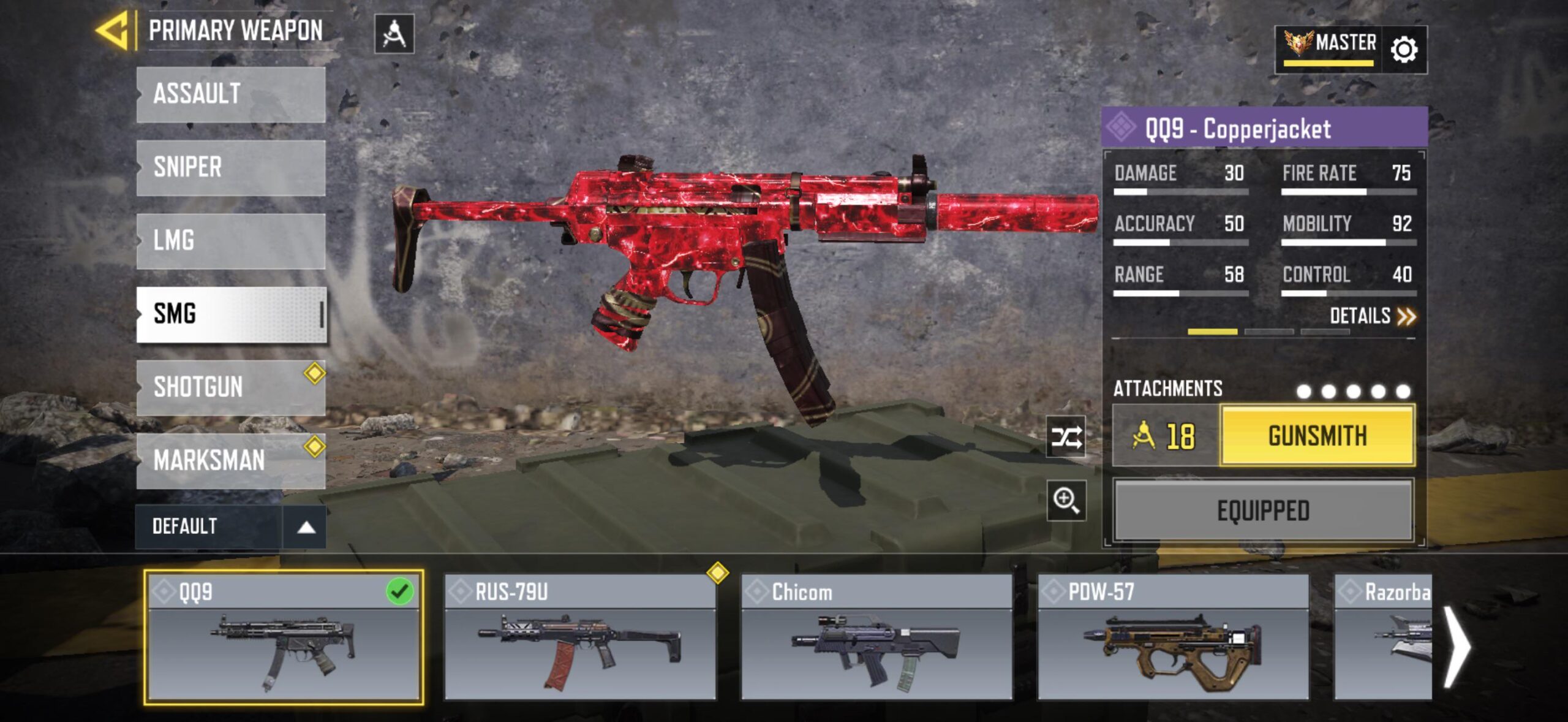Pick the RUS-79U weapon card
This screenshot has height=722, width=1568.
[x=580, y=637]
